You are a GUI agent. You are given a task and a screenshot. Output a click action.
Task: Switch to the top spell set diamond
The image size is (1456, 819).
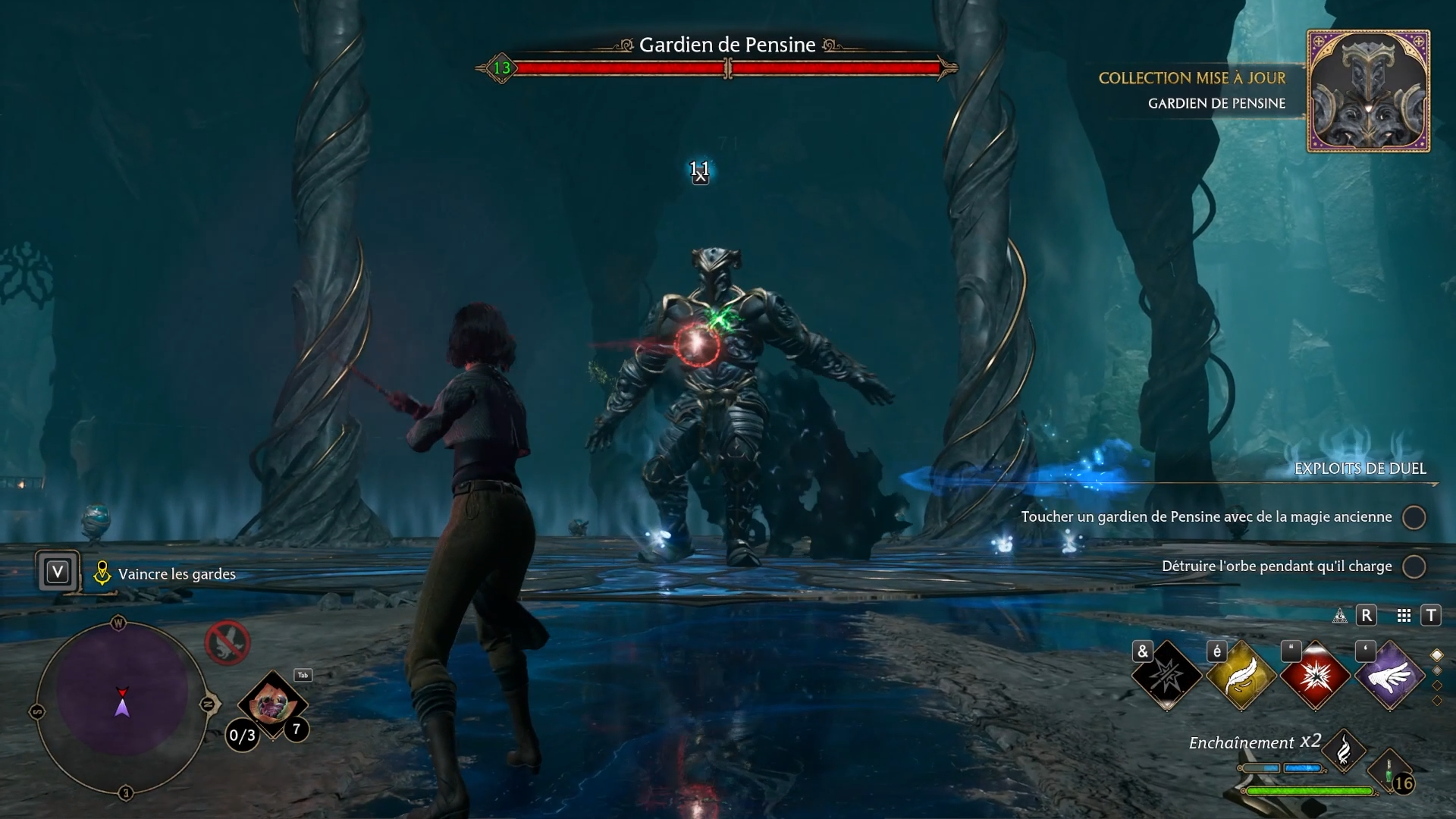point(1436,655)
